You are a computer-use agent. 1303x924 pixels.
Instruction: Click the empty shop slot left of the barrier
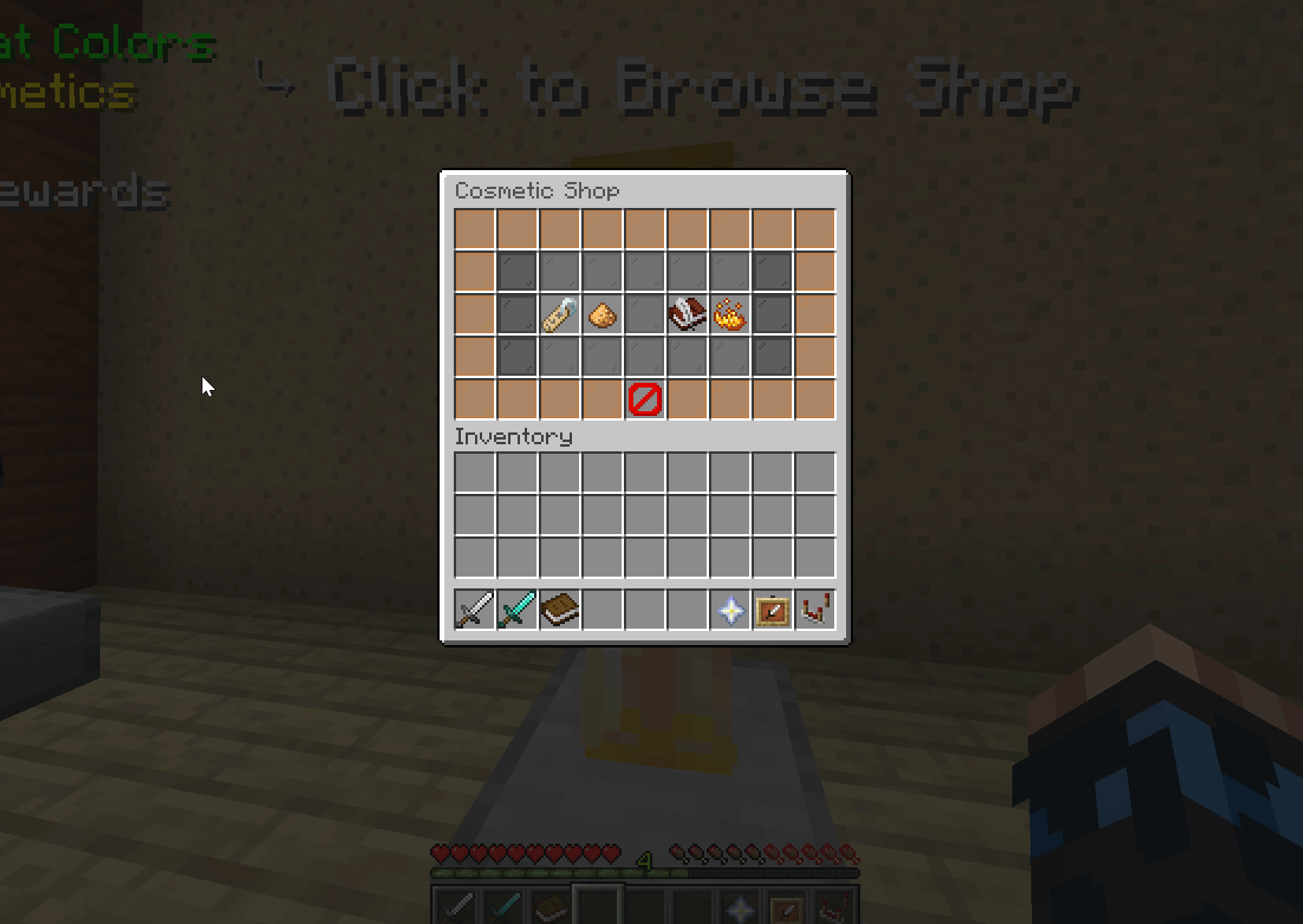point(602,400)
